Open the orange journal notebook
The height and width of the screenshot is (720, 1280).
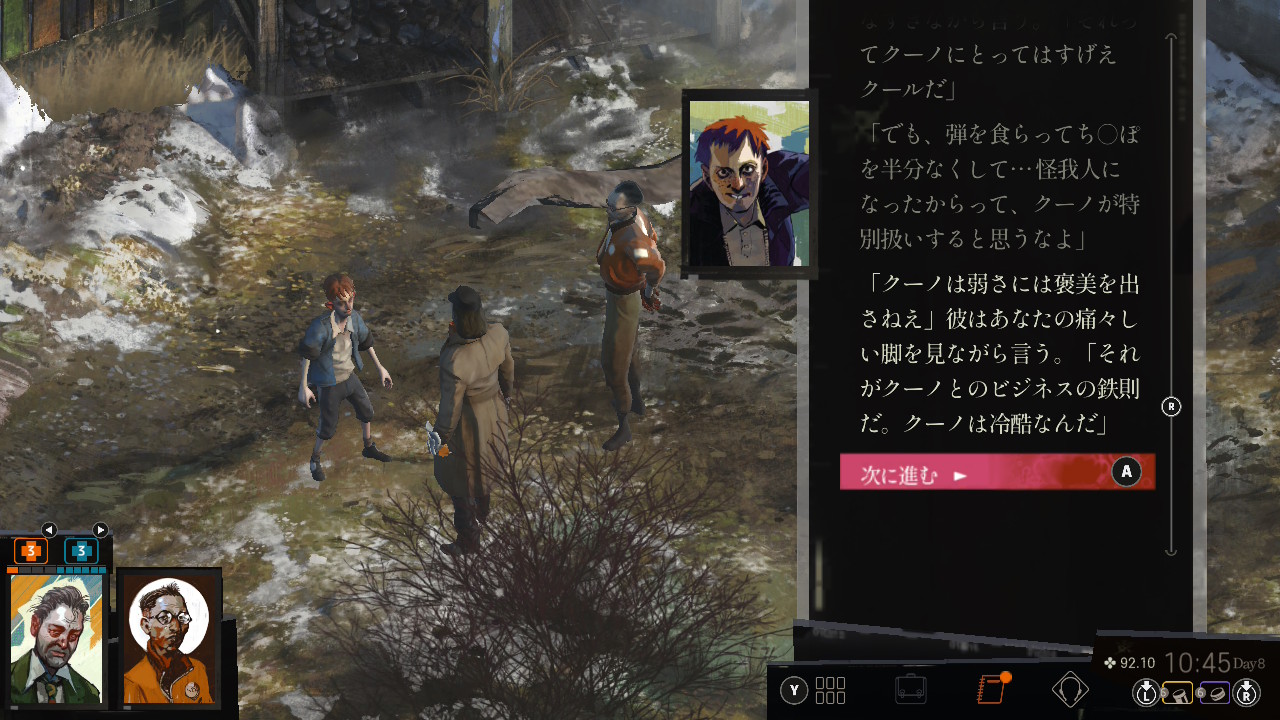[x=991, y=689]
